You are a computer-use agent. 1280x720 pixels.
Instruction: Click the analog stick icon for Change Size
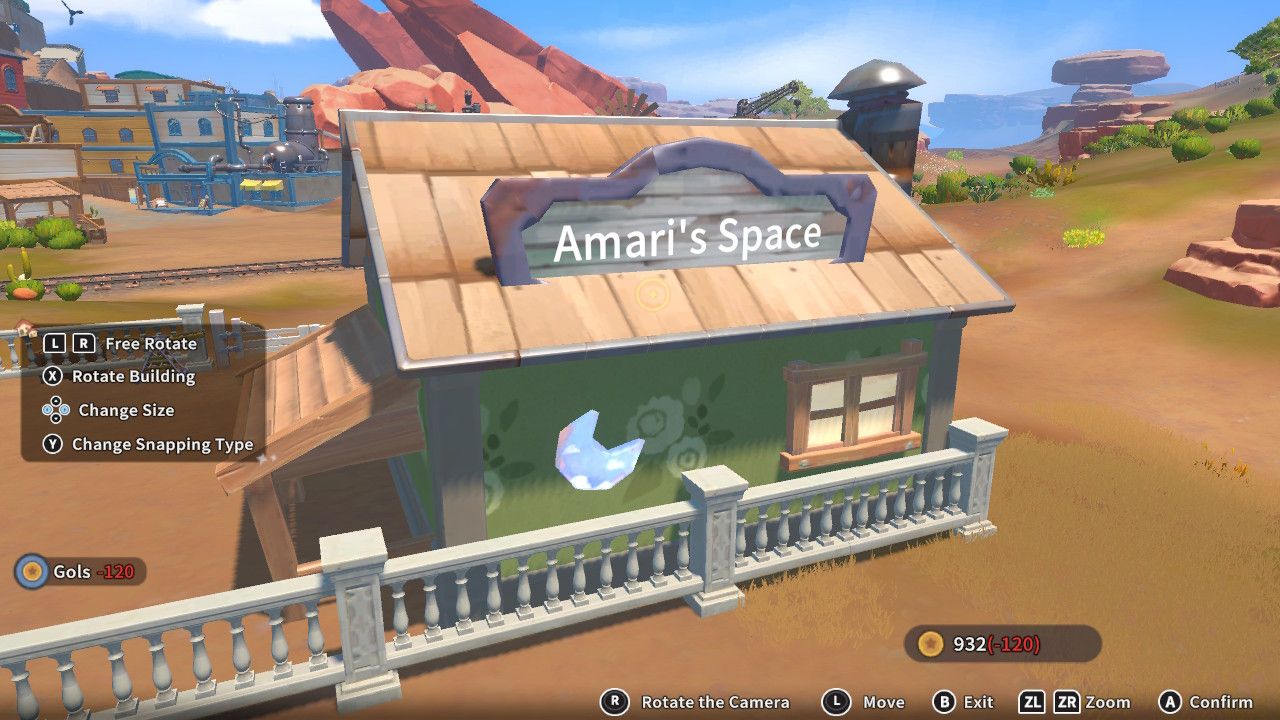(x=55, y=409)
